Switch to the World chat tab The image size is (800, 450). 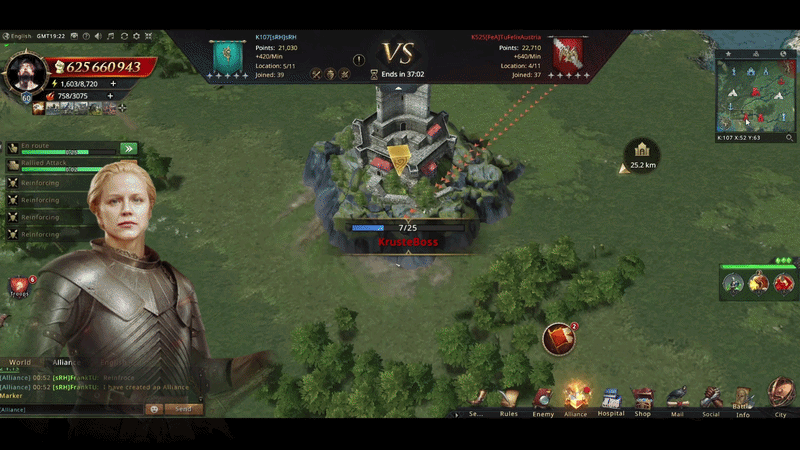pos(20,362)
